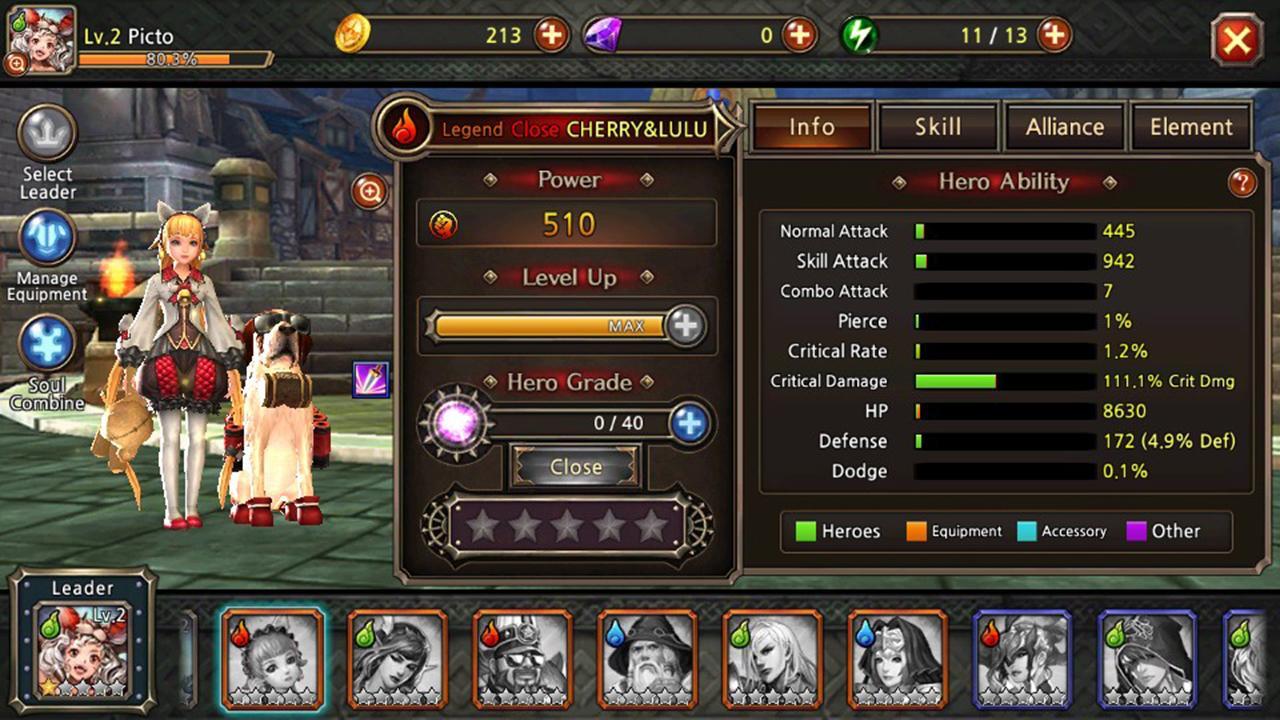Switch to the Skill tab
1280x720 pixels.
pyautogui.click(x=936, y=127)
